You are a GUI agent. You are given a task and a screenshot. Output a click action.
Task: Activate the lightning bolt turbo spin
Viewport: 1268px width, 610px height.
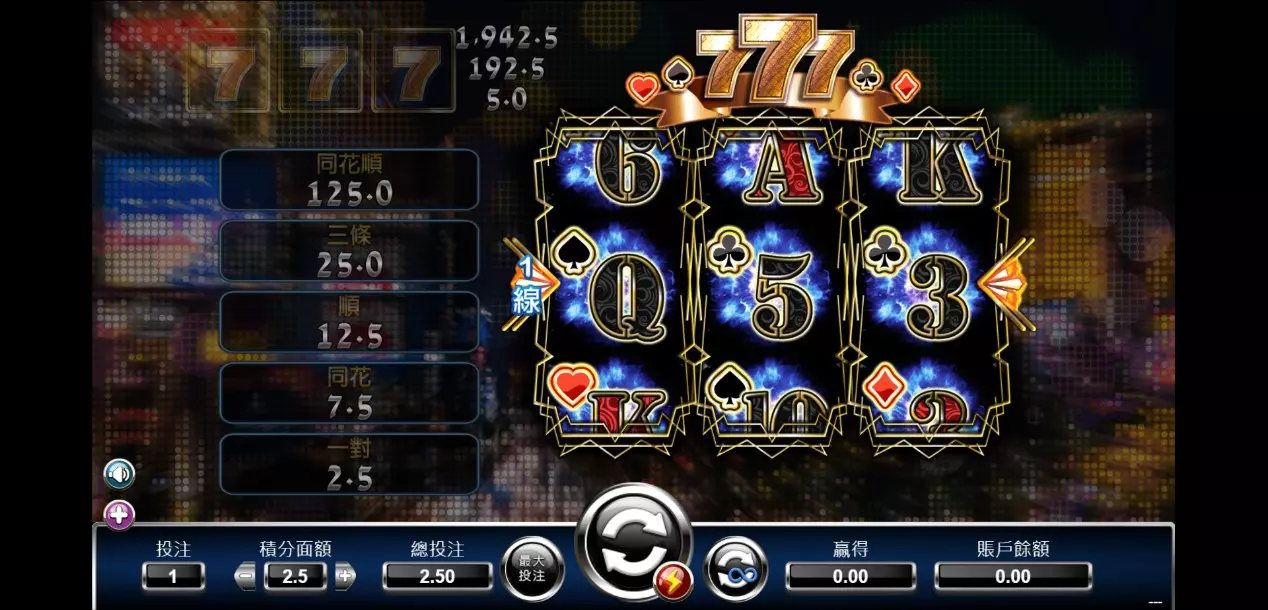coord(672,581)
